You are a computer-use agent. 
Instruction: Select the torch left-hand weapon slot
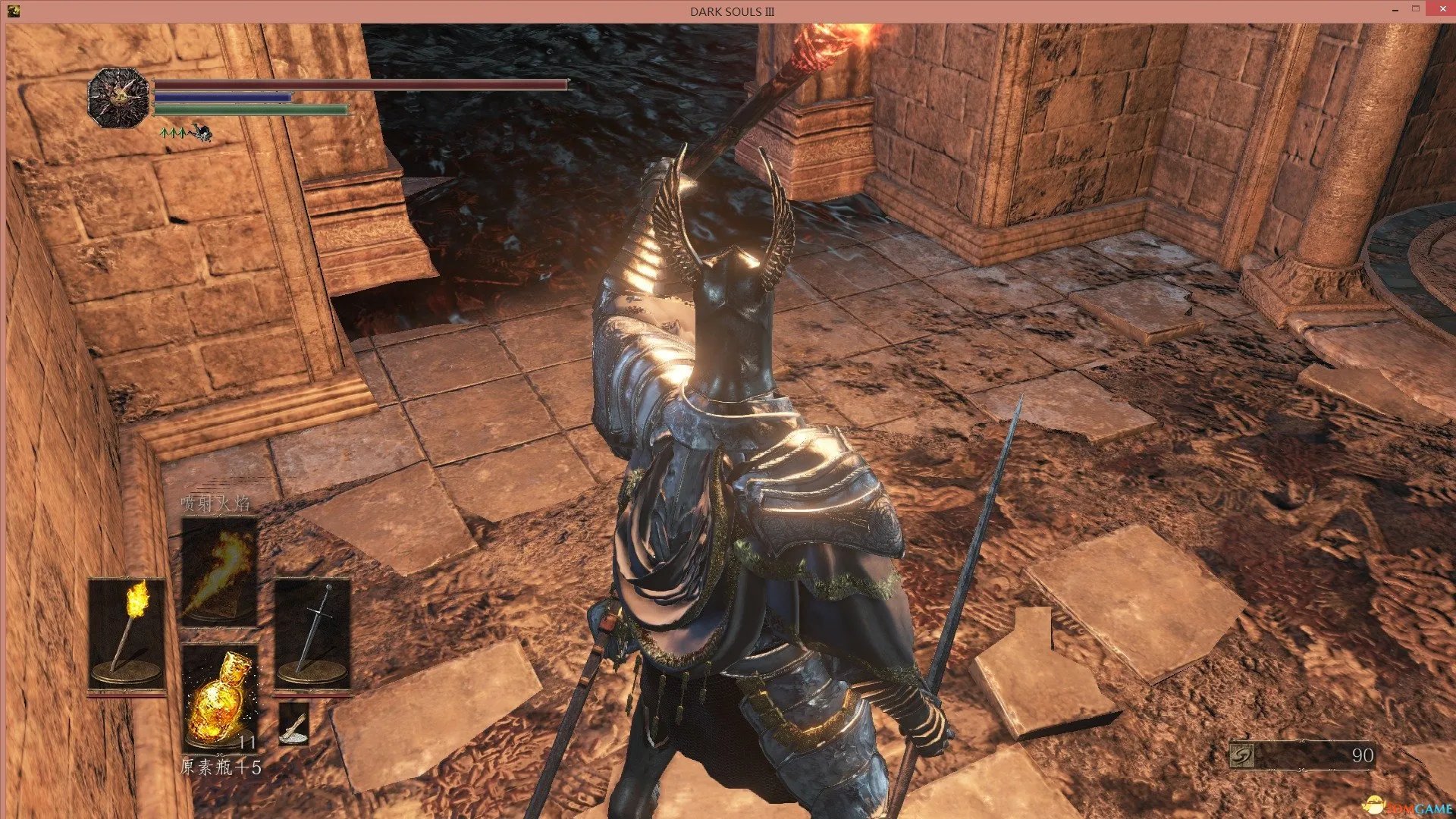(127, 633)
